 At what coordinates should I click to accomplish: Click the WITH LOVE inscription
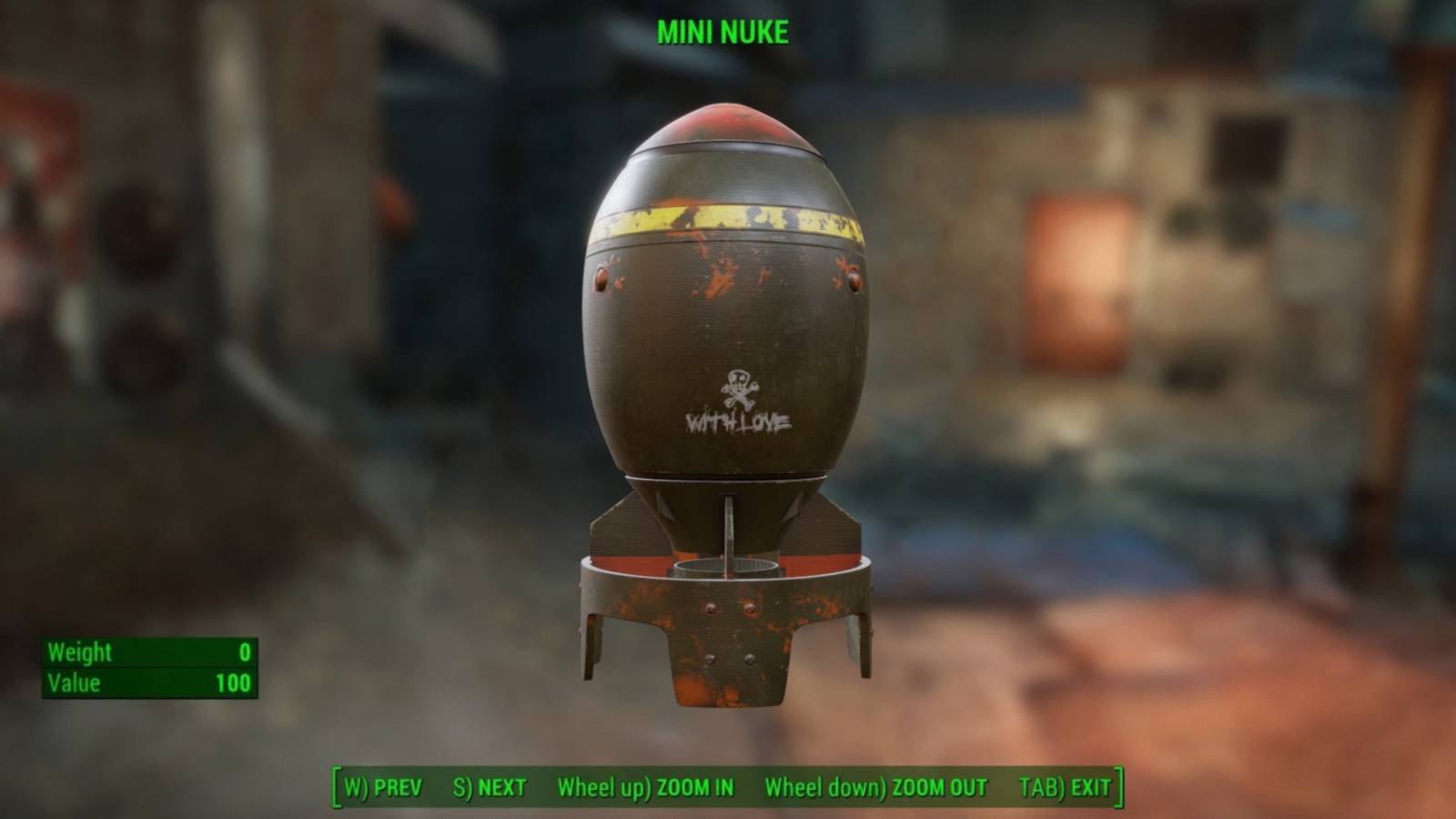pyautogui.click(x=739, y=423)
